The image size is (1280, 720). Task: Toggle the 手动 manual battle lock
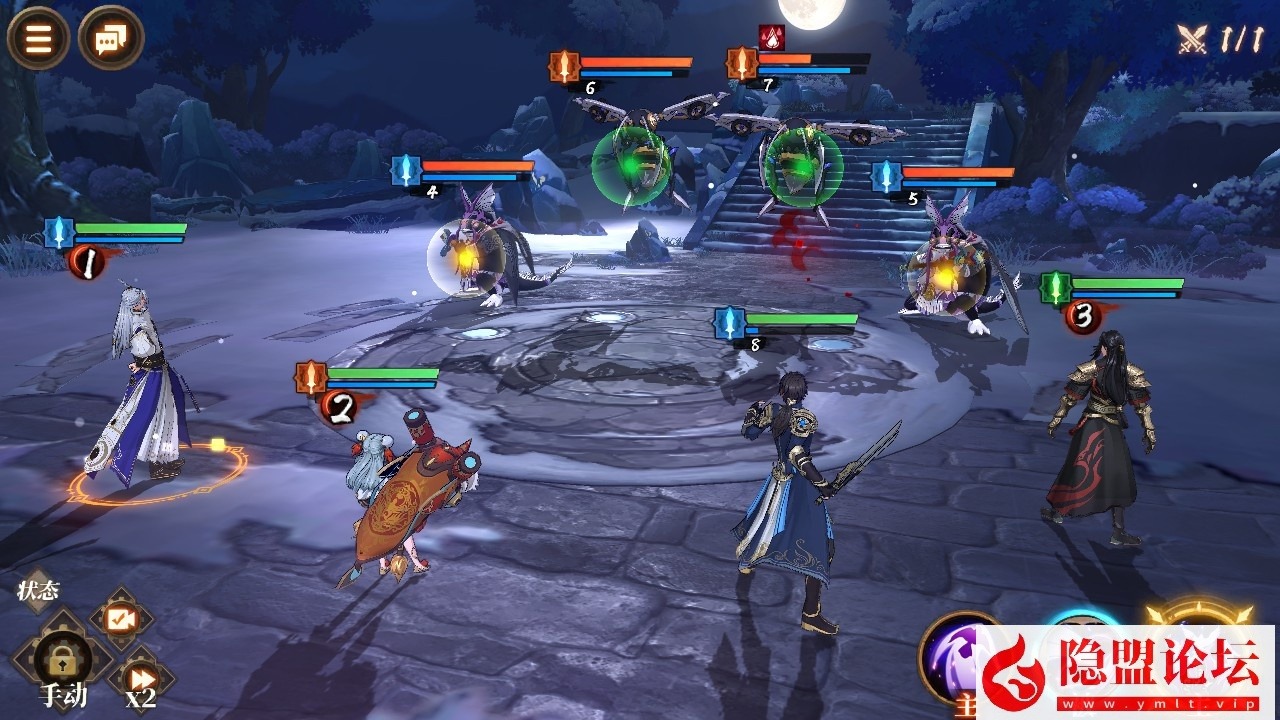click(63, 662)
